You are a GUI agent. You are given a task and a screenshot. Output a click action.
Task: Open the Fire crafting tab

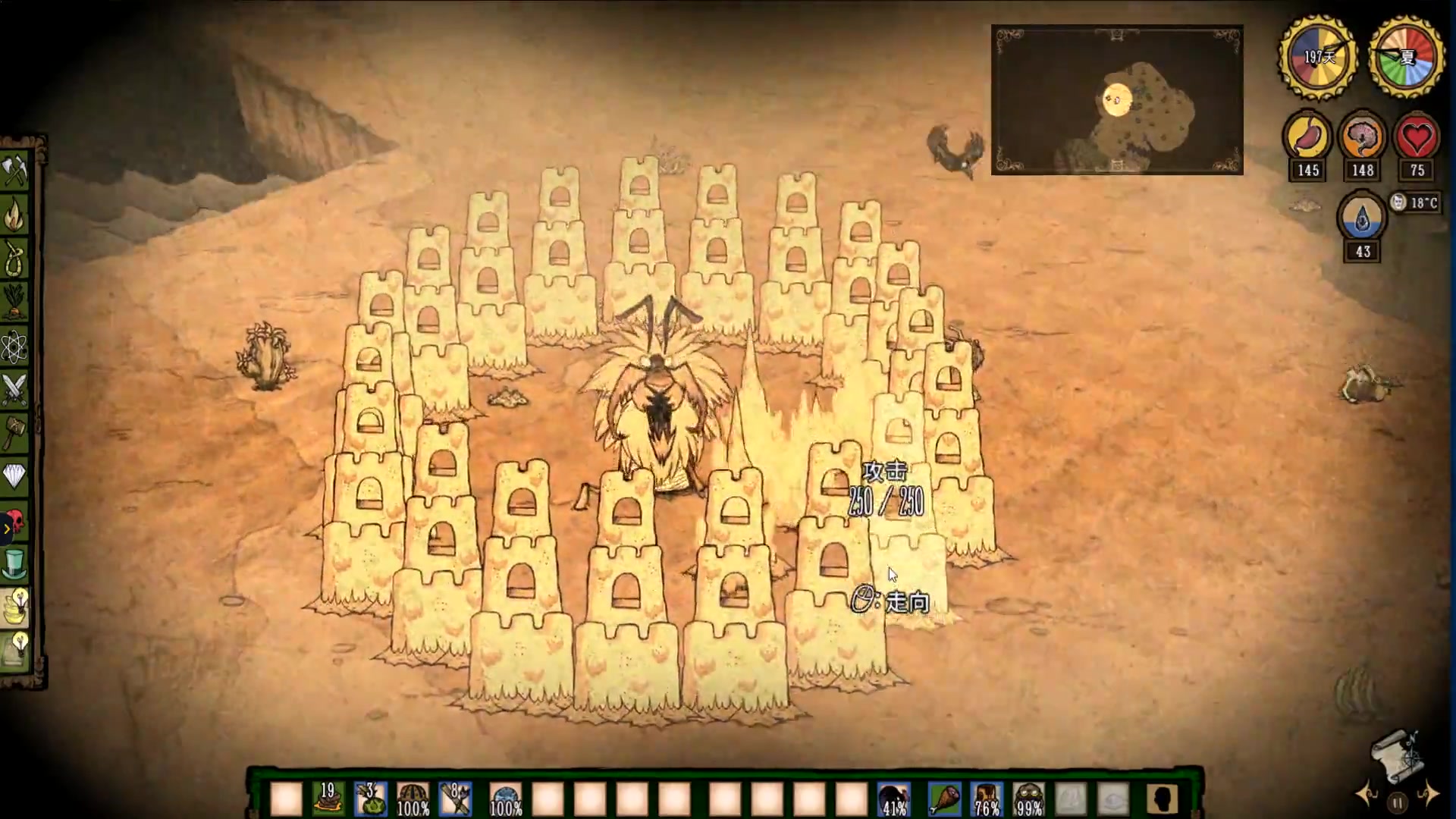coord(15,215)
